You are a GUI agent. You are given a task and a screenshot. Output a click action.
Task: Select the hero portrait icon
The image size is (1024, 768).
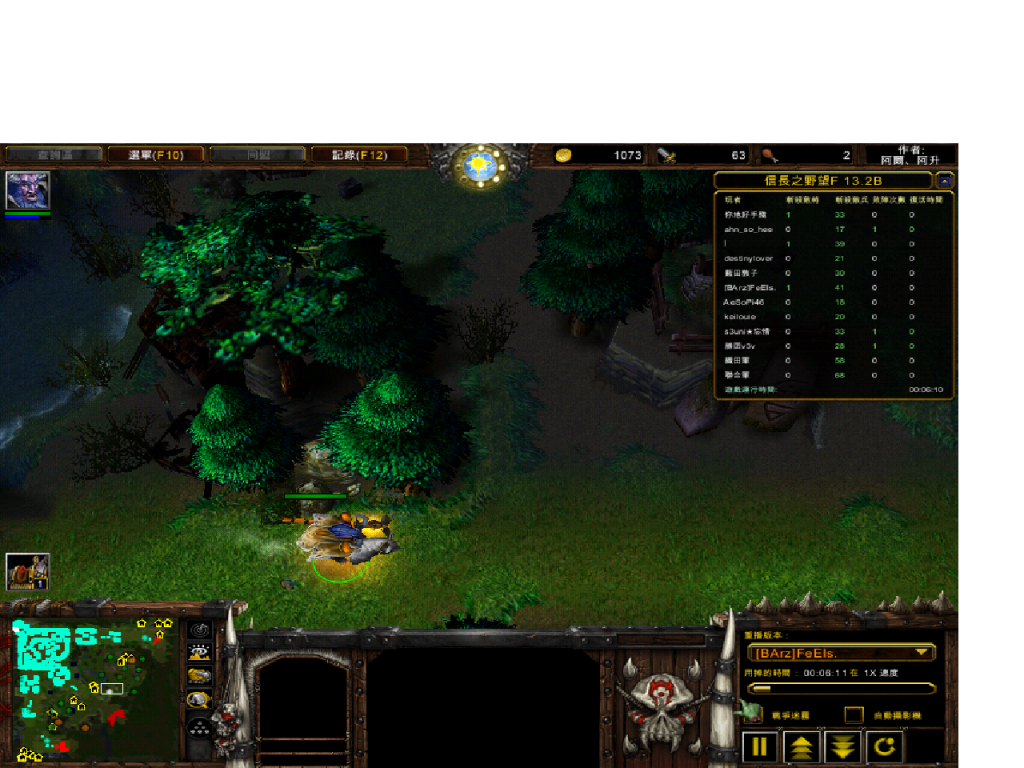click(27, 190)
